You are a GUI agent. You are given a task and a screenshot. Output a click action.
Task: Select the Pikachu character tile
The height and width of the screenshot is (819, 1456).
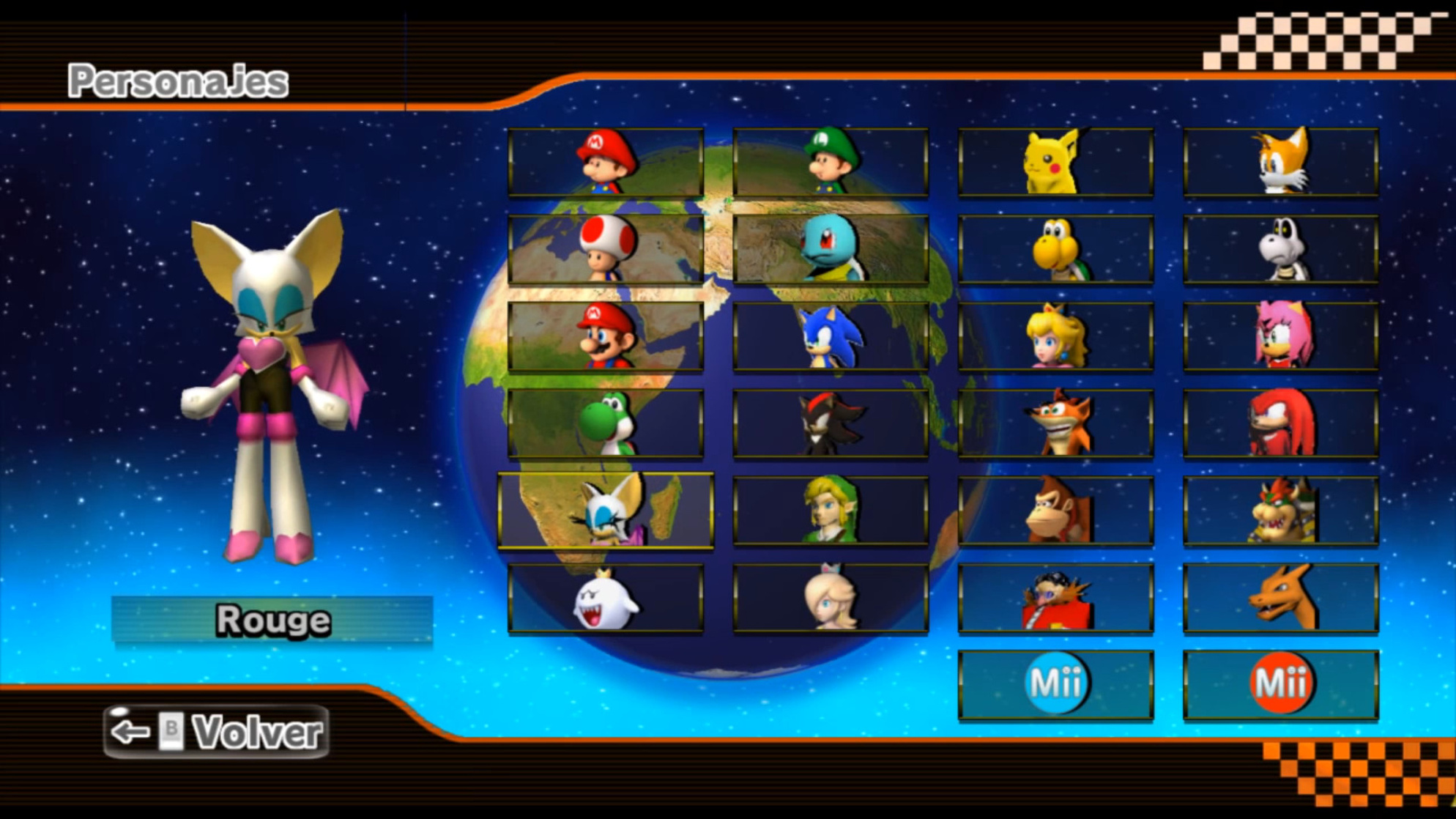1055,163
